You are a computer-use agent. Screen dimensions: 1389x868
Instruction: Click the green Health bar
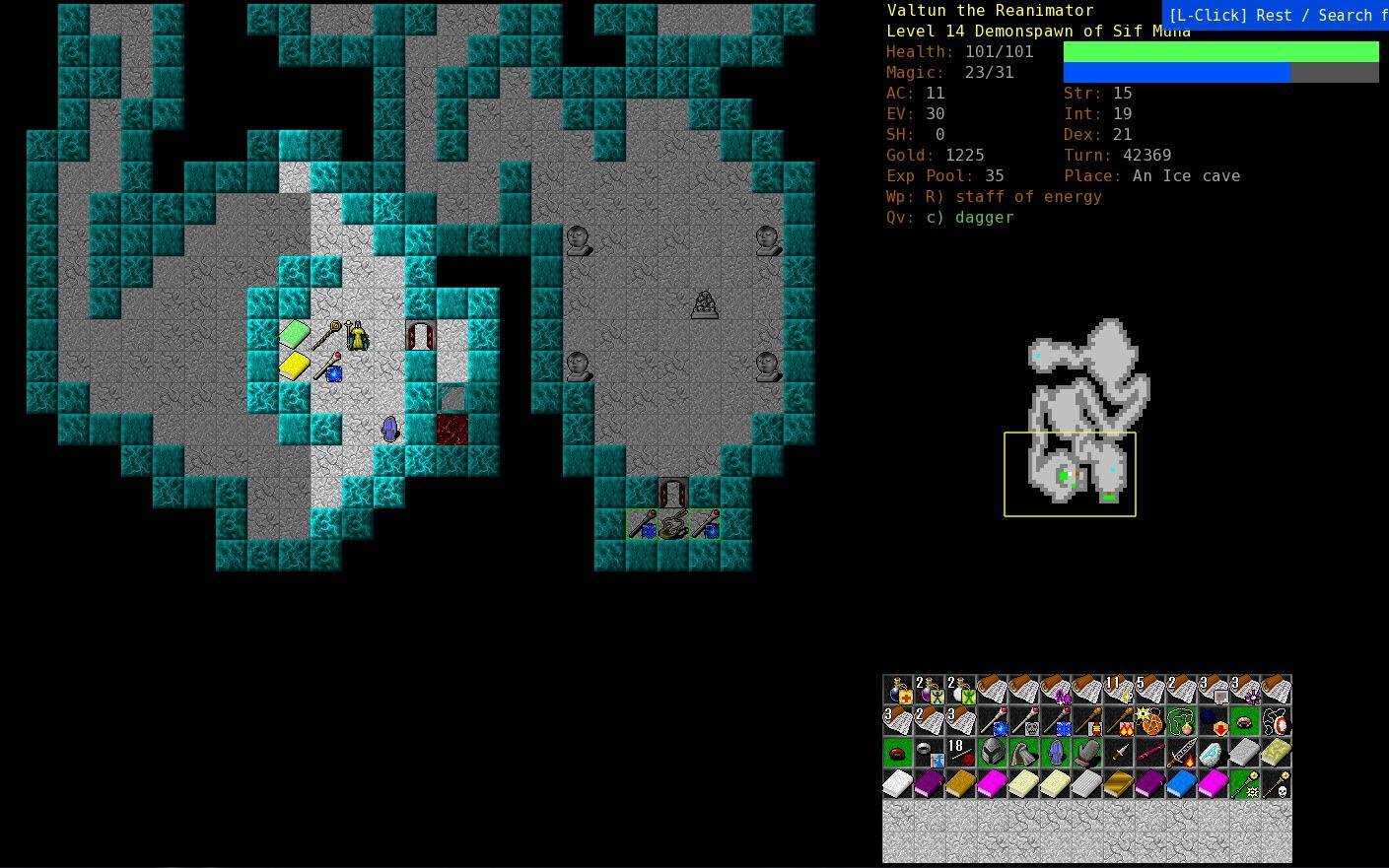[1220, 51]
